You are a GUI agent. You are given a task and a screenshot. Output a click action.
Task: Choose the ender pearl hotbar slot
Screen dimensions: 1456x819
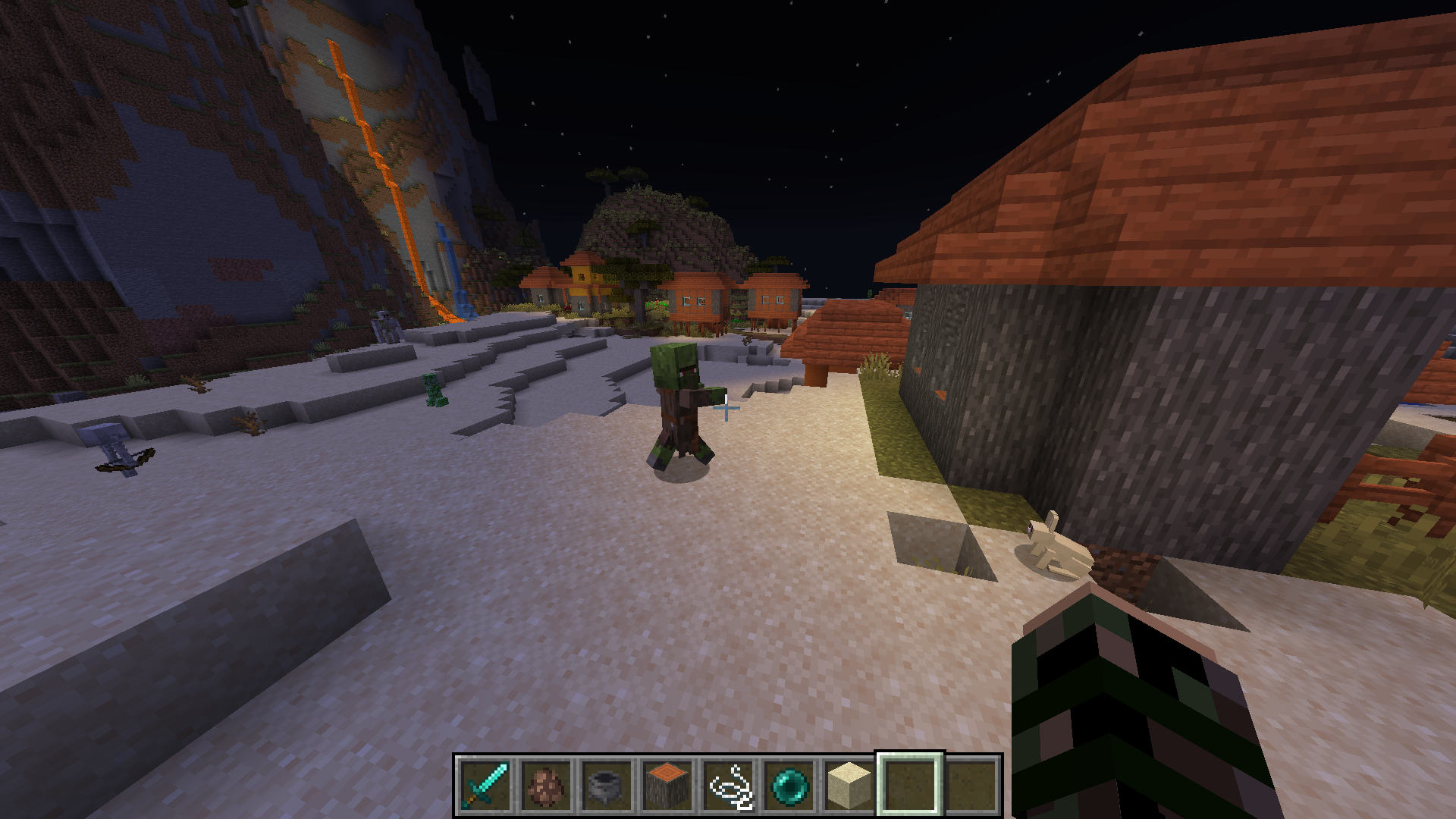click(x=789, y=784)
